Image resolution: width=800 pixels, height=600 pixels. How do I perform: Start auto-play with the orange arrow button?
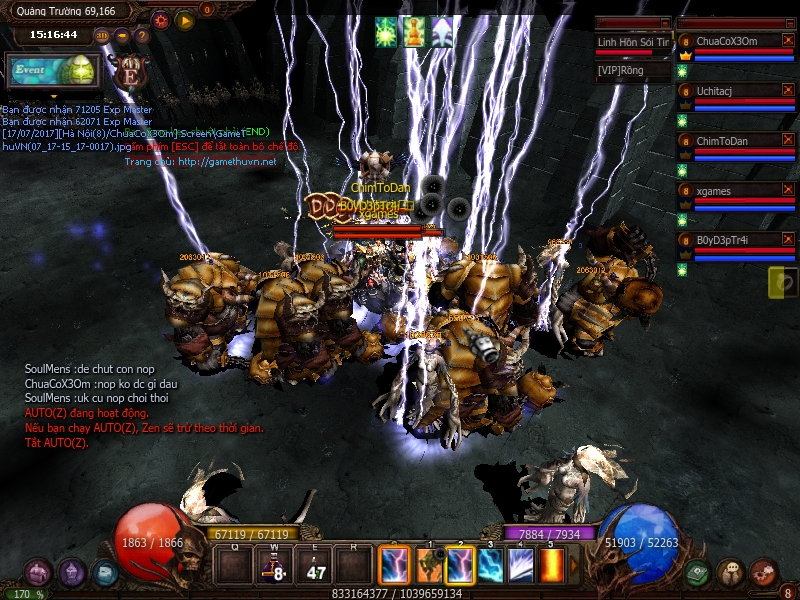(185, 20)
